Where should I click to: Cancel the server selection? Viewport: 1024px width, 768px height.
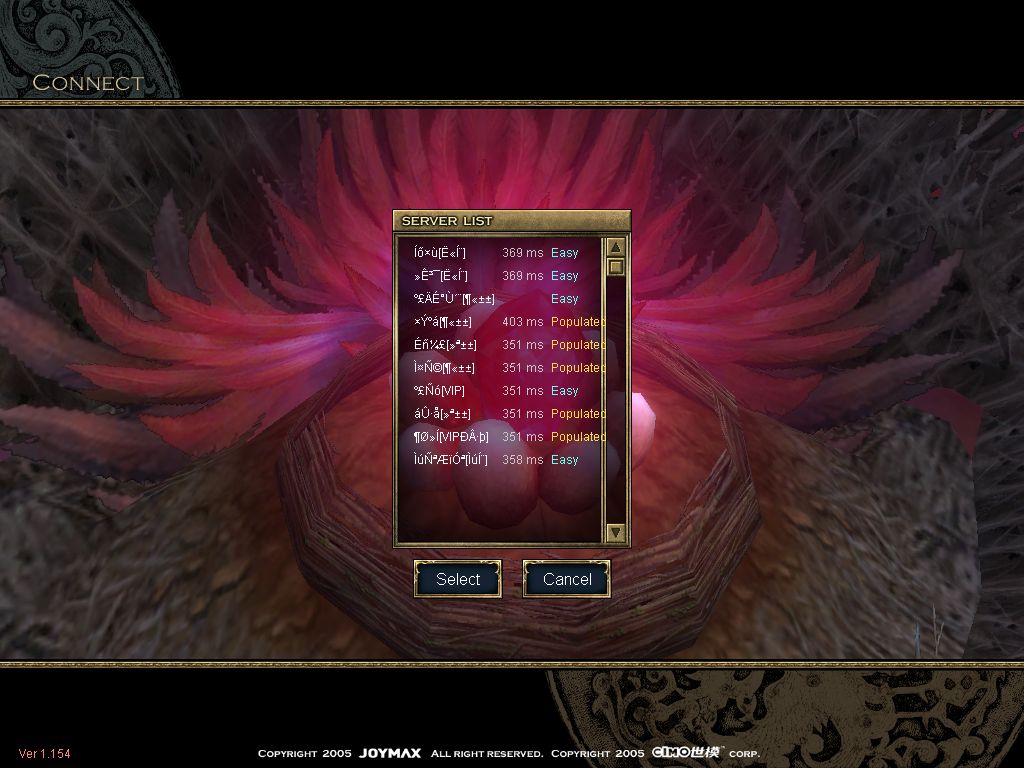click(x=566, y=579)
